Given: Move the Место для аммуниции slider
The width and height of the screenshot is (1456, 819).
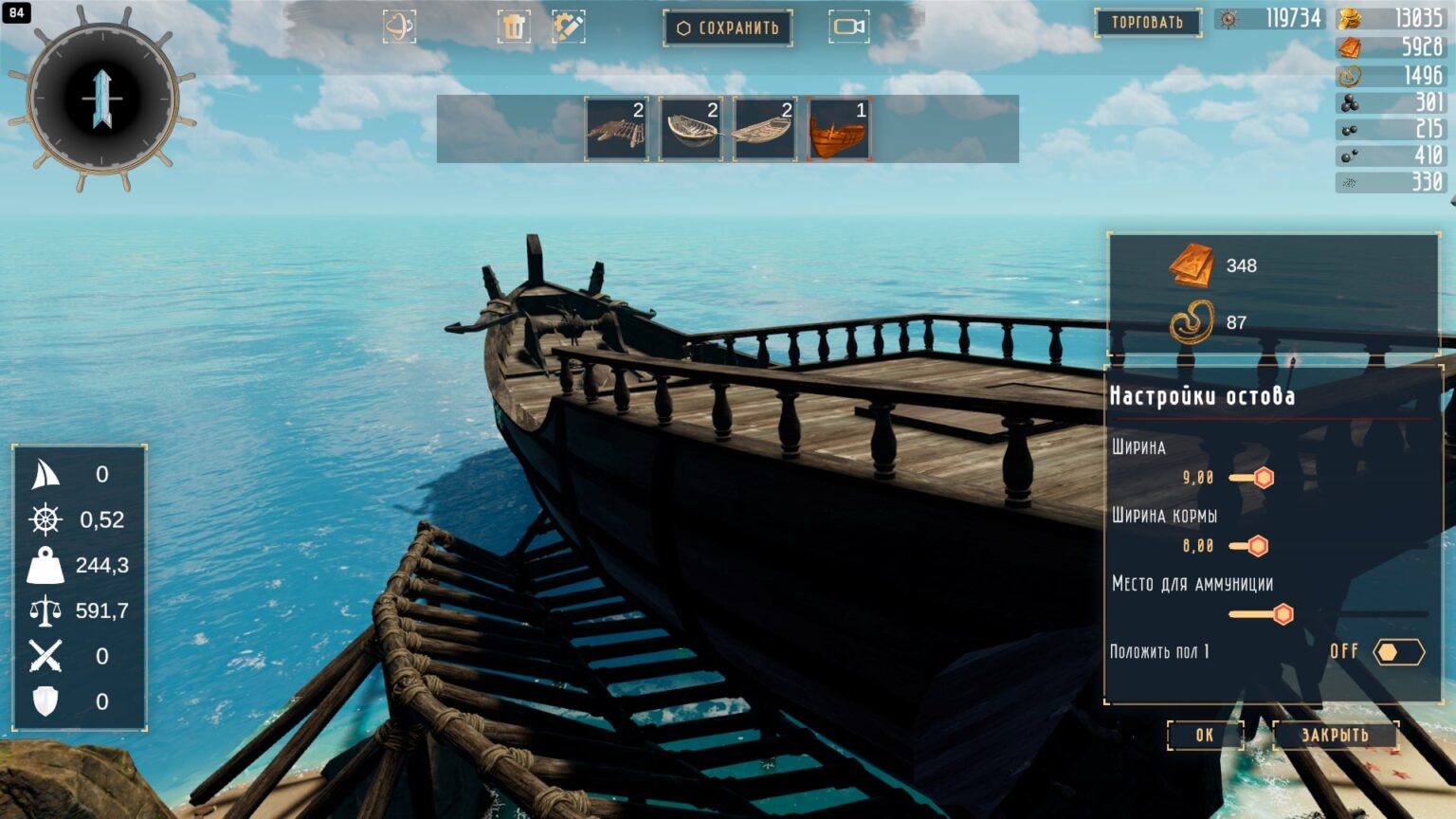Looking at the screenshot, I should coord(1283,614).
